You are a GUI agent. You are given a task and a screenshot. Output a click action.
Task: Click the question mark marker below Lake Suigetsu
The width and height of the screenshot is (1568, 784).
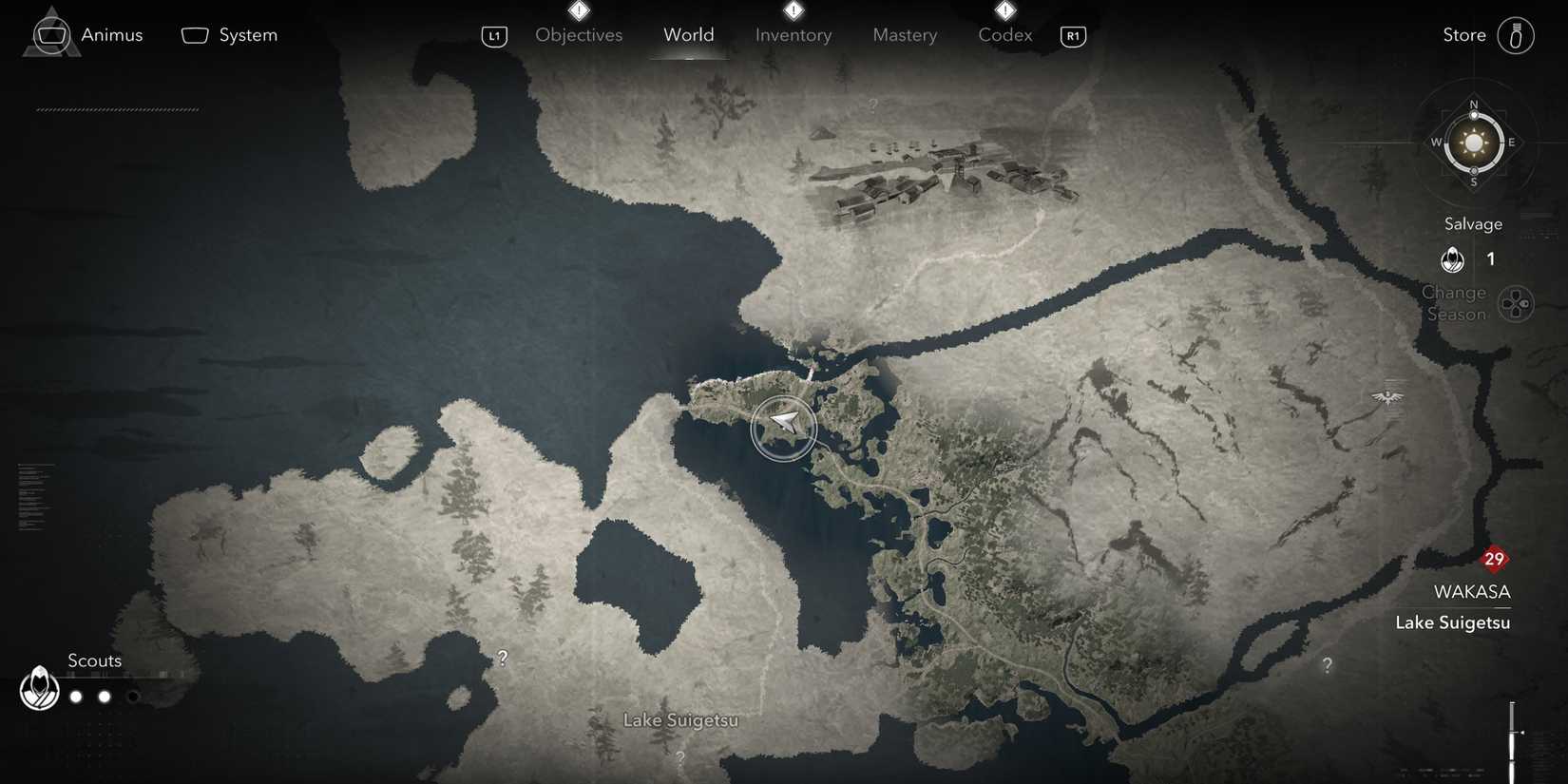pyautogui.click(x=679, y=756)
